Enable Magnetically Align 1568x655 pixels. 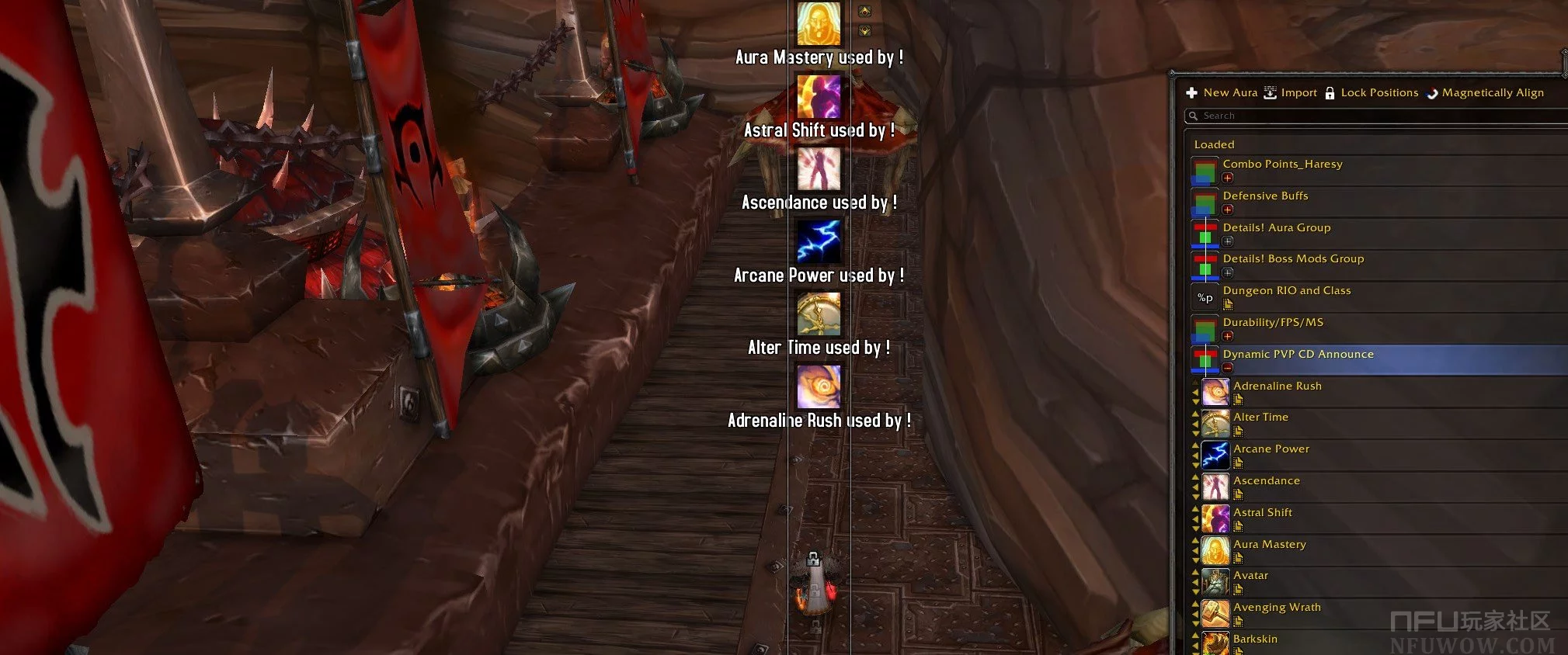coord(1485,93)
